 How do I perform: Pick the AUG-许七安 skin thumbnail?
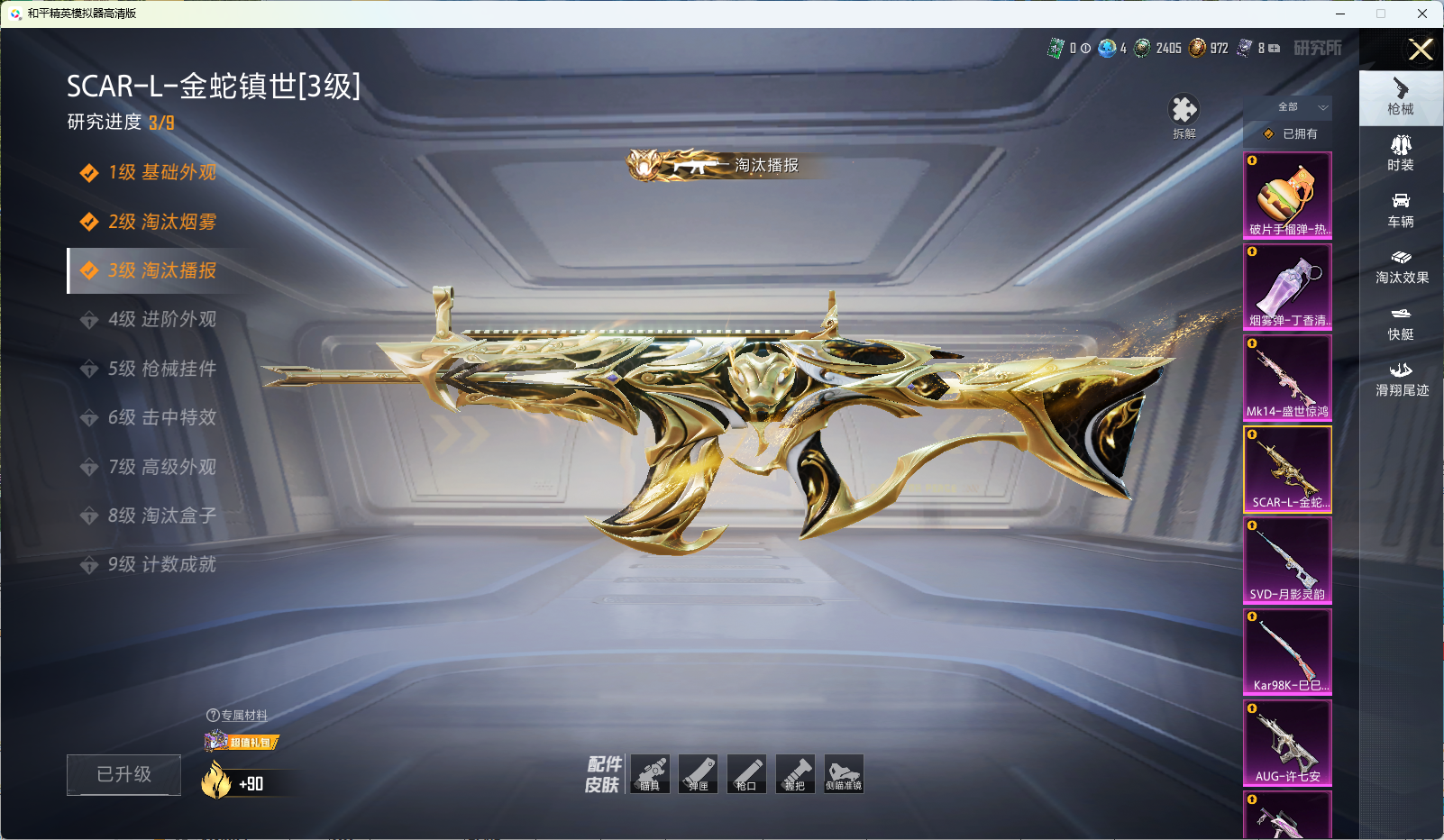[x=1287, y=743]
